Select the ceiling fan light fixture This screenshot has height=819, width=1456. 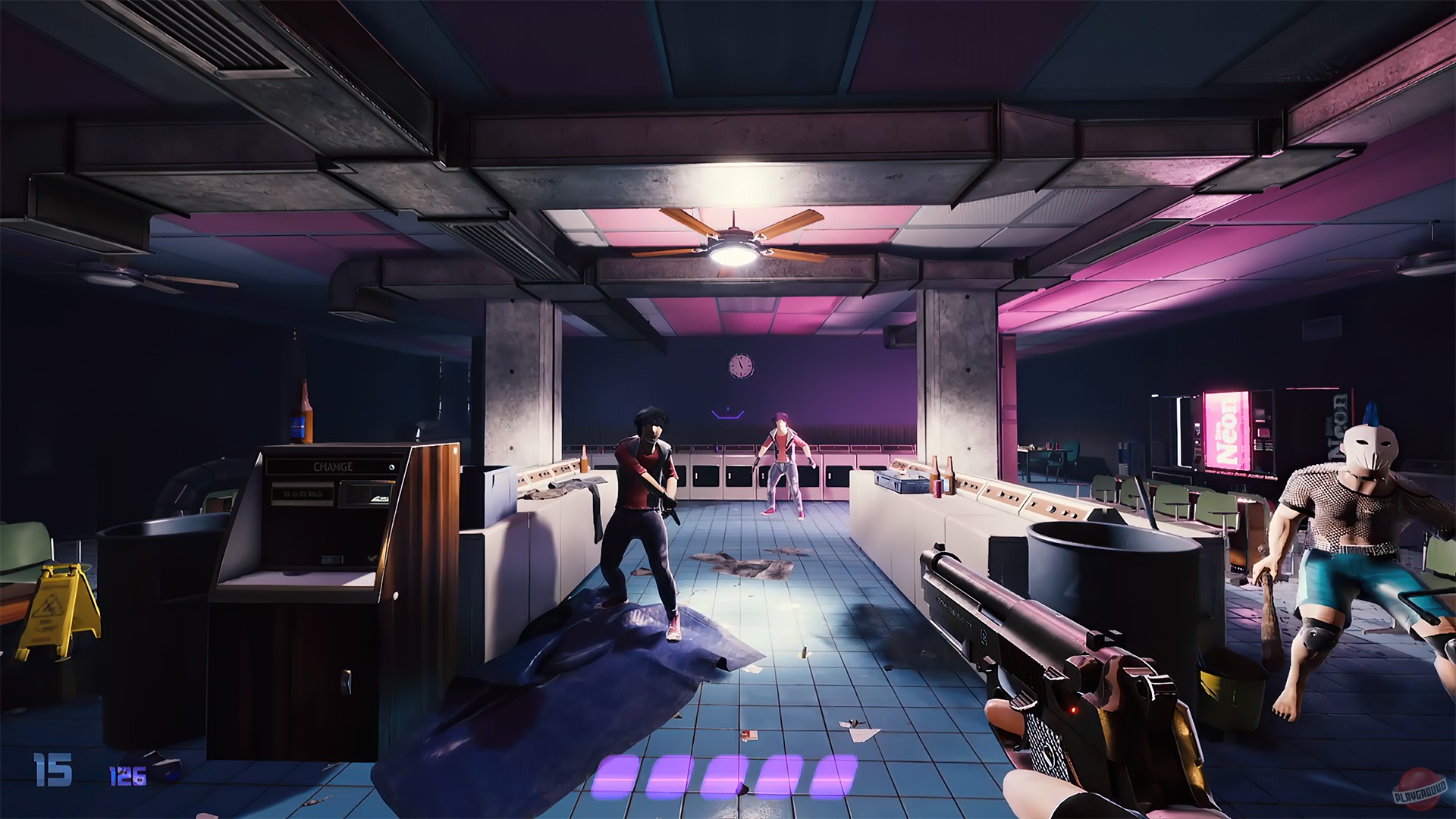[x=732, y=254]
